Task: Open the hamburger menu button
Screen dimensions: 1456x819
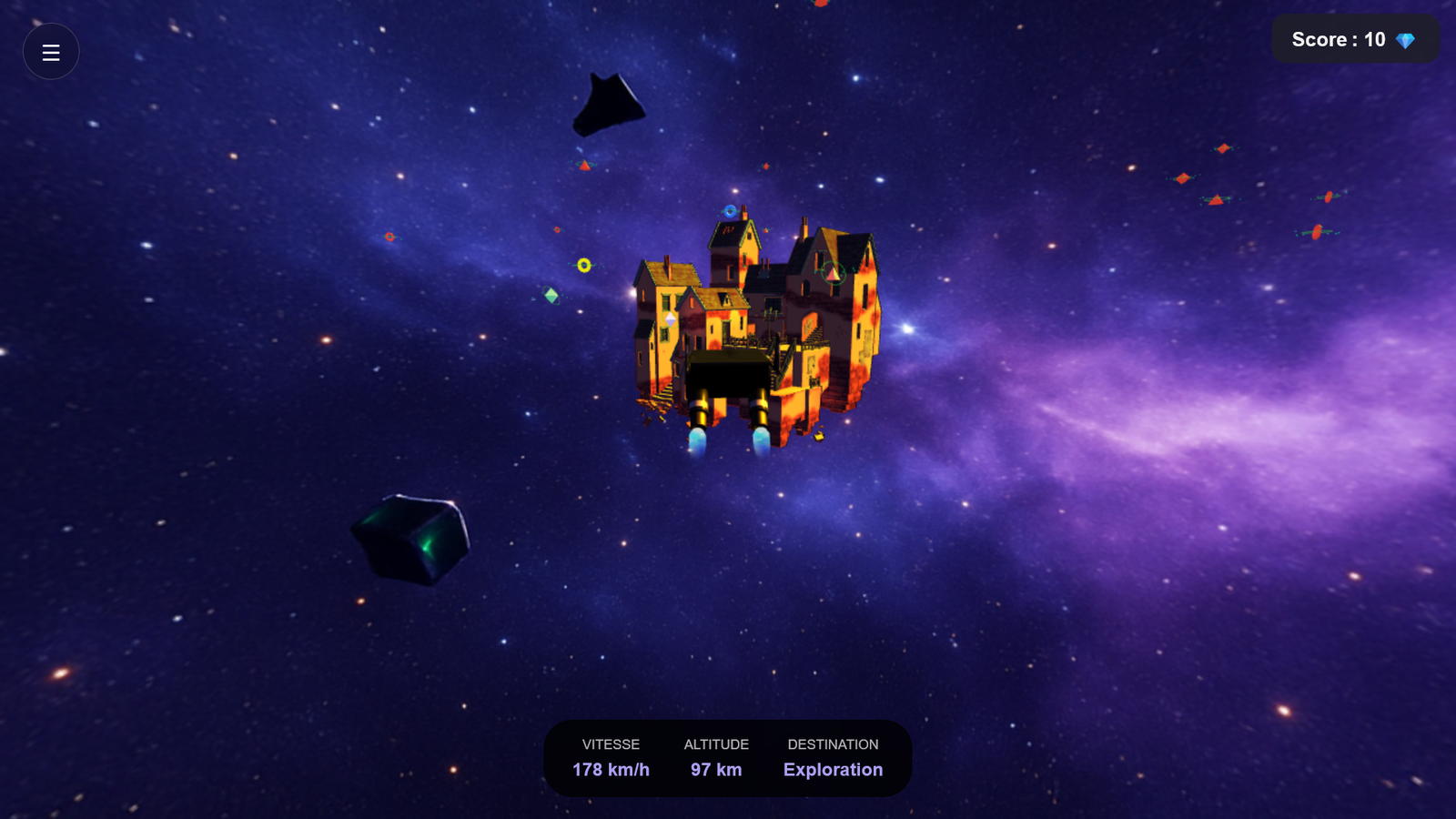Action: pos(51,52)
